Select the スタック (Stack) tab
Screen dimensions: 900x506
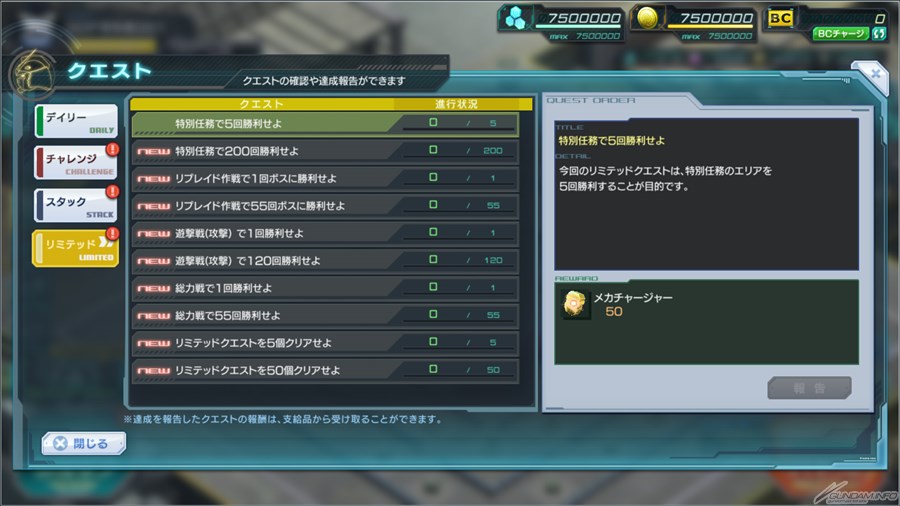tap(75, 204)
